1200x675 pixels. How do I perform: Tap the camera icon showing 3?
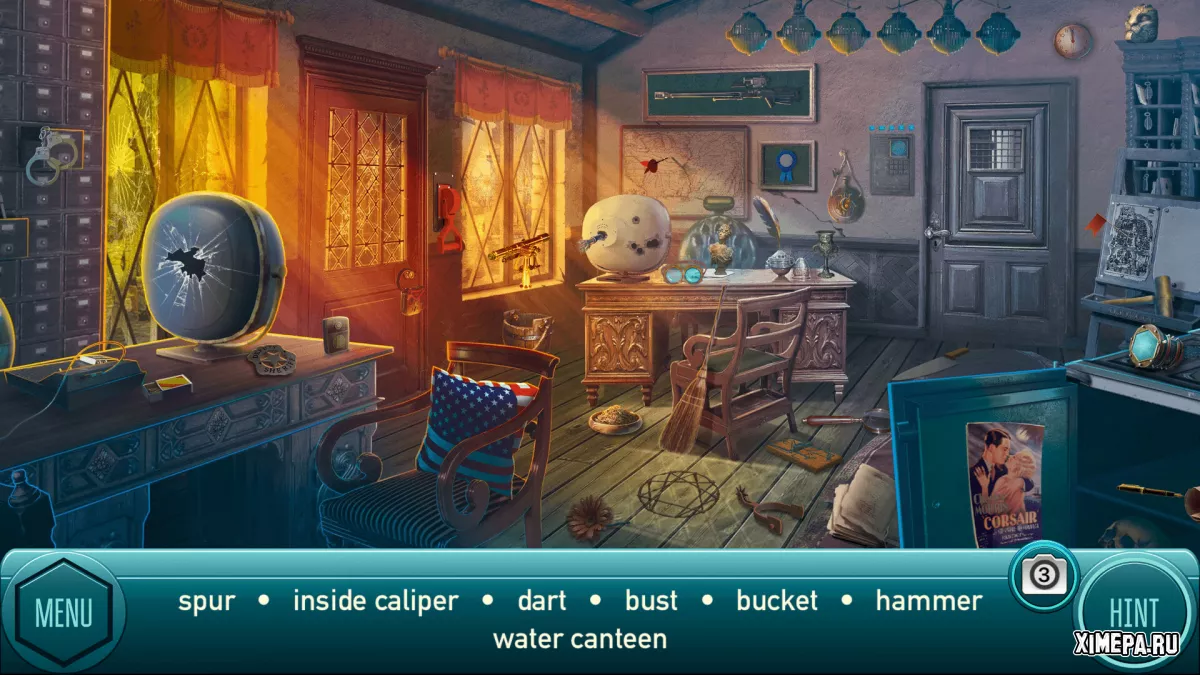point(1042,575)
